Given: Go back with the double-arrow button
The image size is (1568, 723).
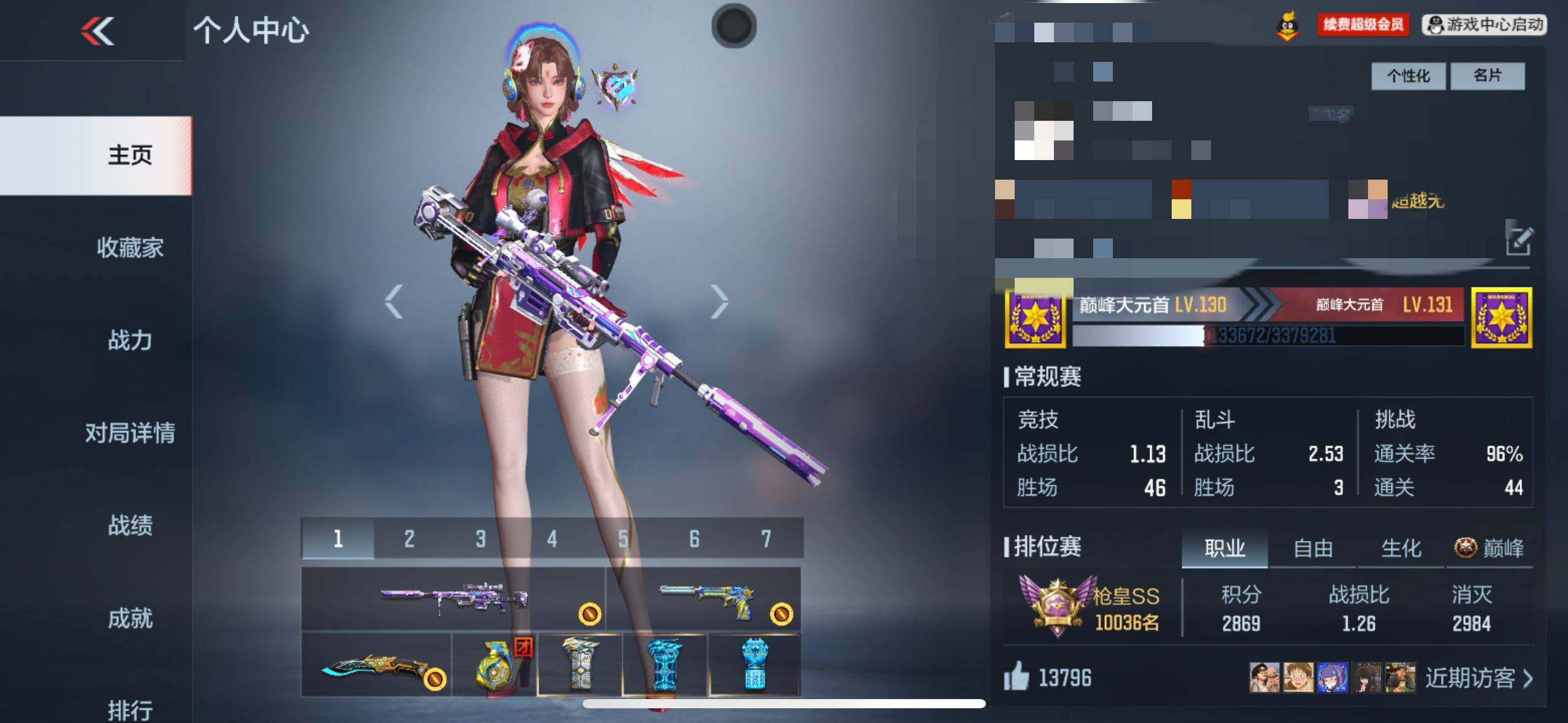Looking at the screenshot, I should click(x=98, y=31).
